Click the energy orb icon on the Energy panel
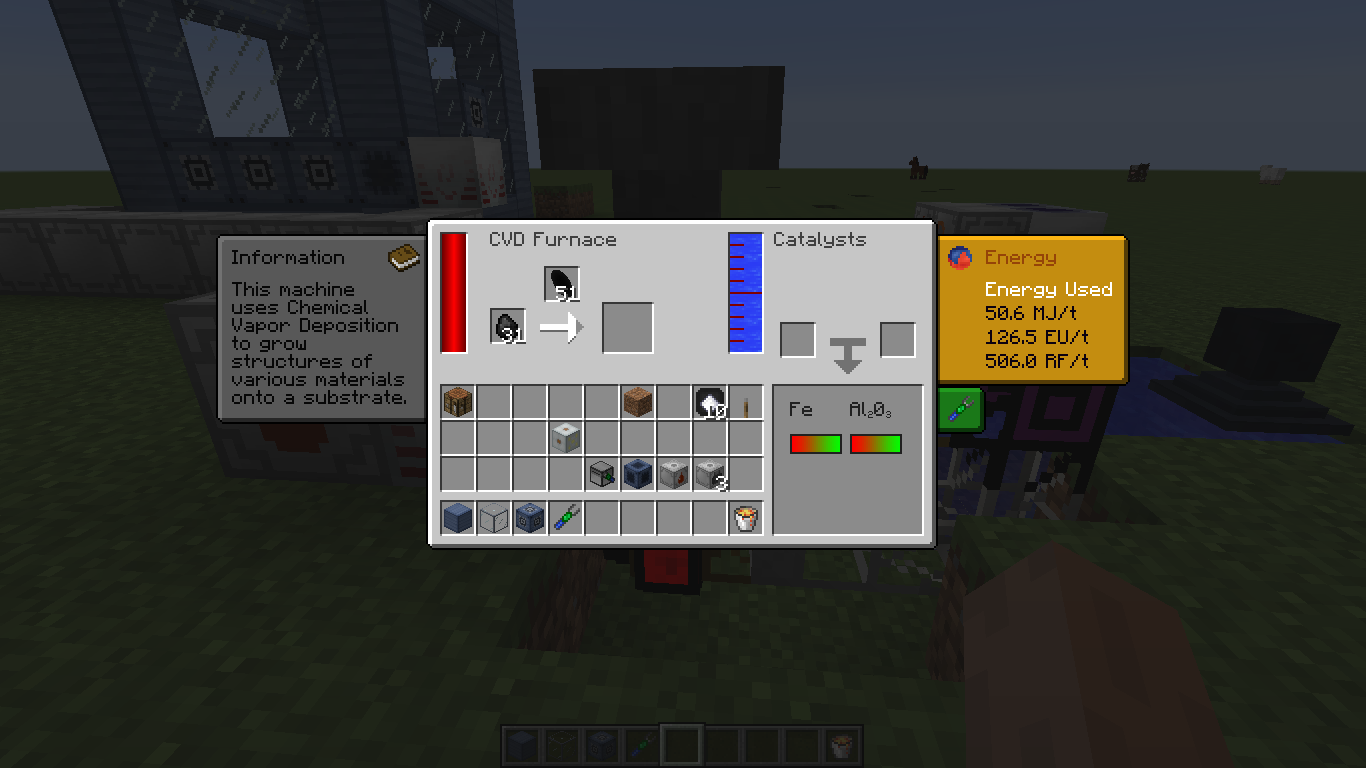Screen dimensions: 1366x768 point(959,257)
